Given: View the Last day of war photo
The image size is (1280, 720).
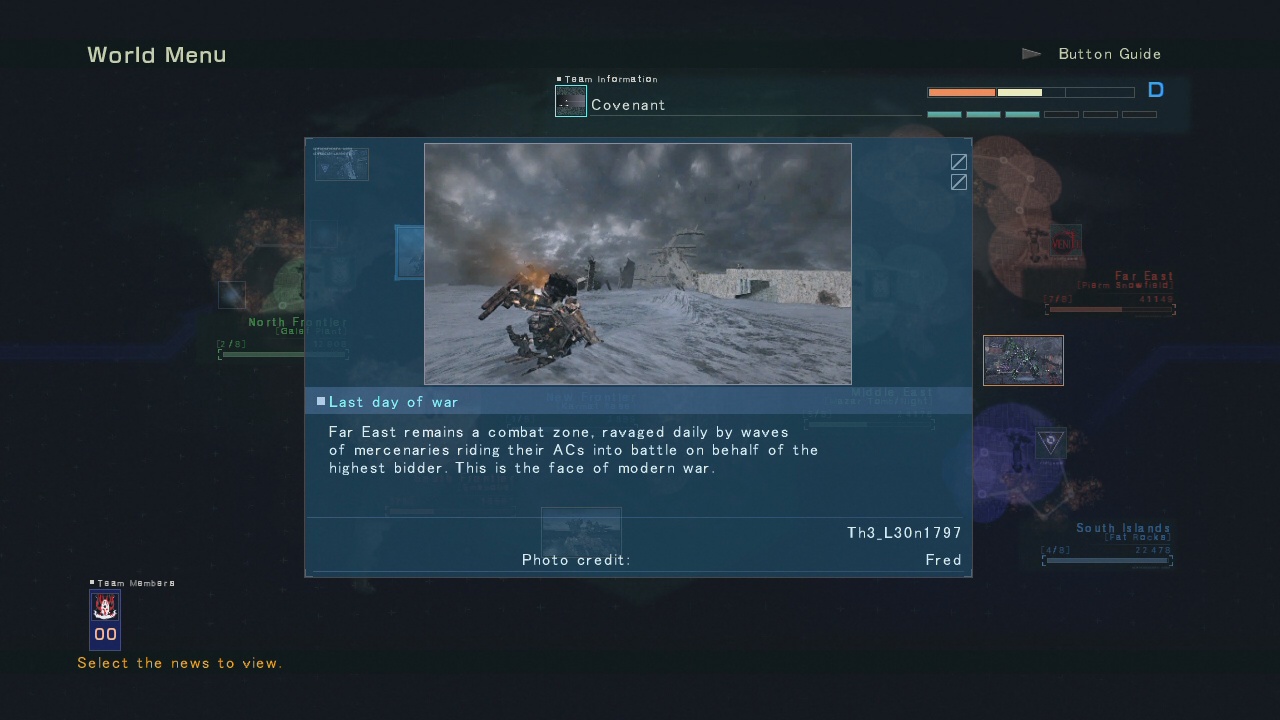Looking at the screenshot, I should pos(638,264).
